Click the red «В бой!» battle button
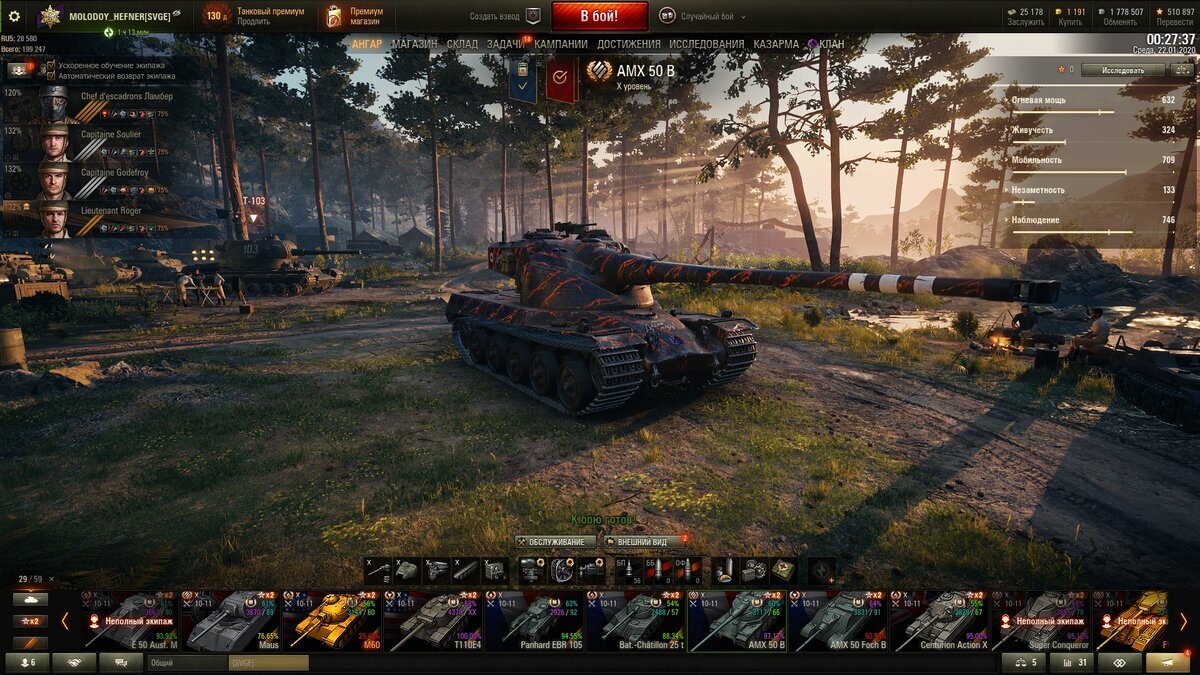1200x675 pixels. point(599,16)
